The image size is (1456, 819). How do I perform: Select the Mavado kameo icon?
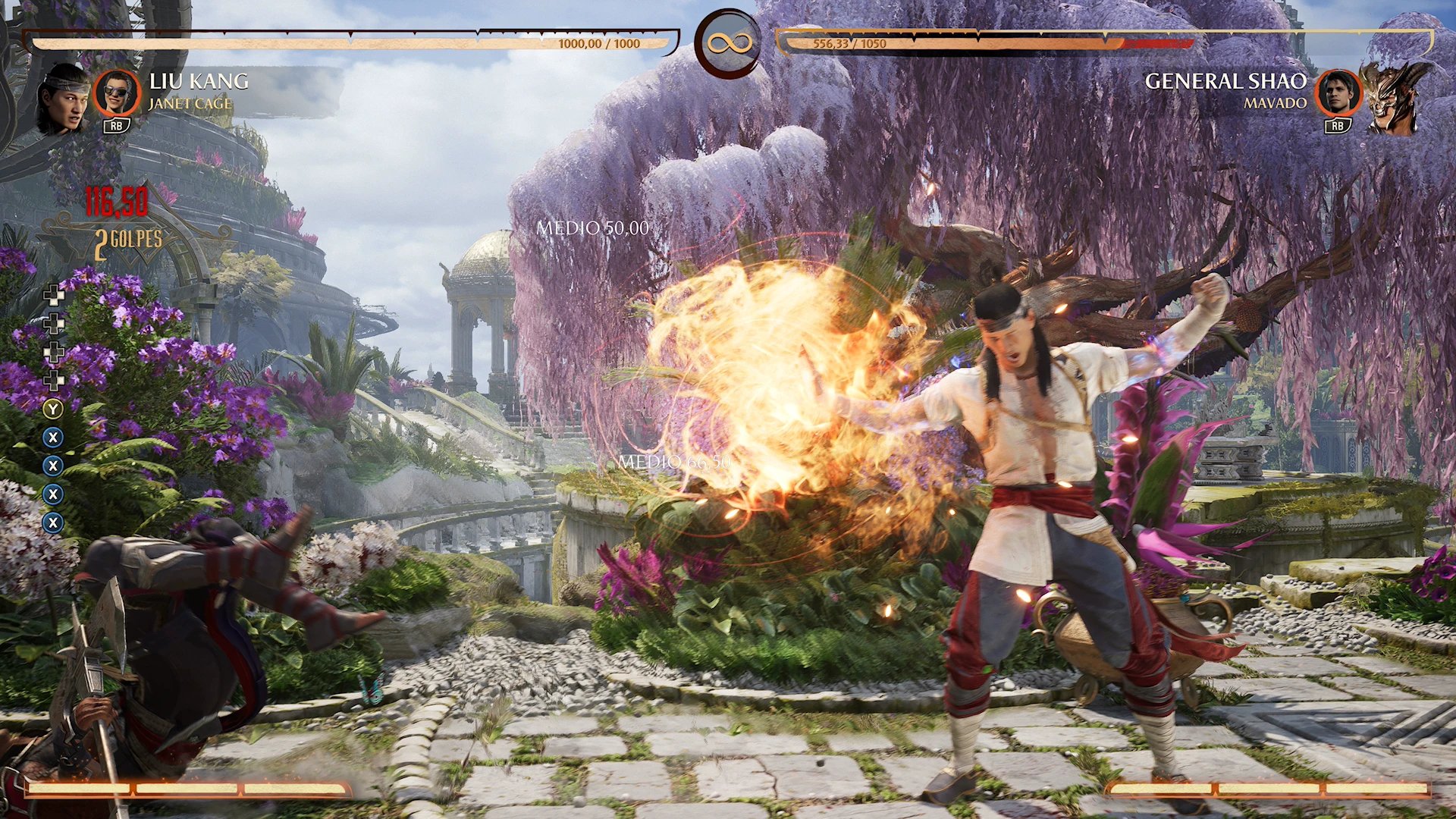[1338, 93]
